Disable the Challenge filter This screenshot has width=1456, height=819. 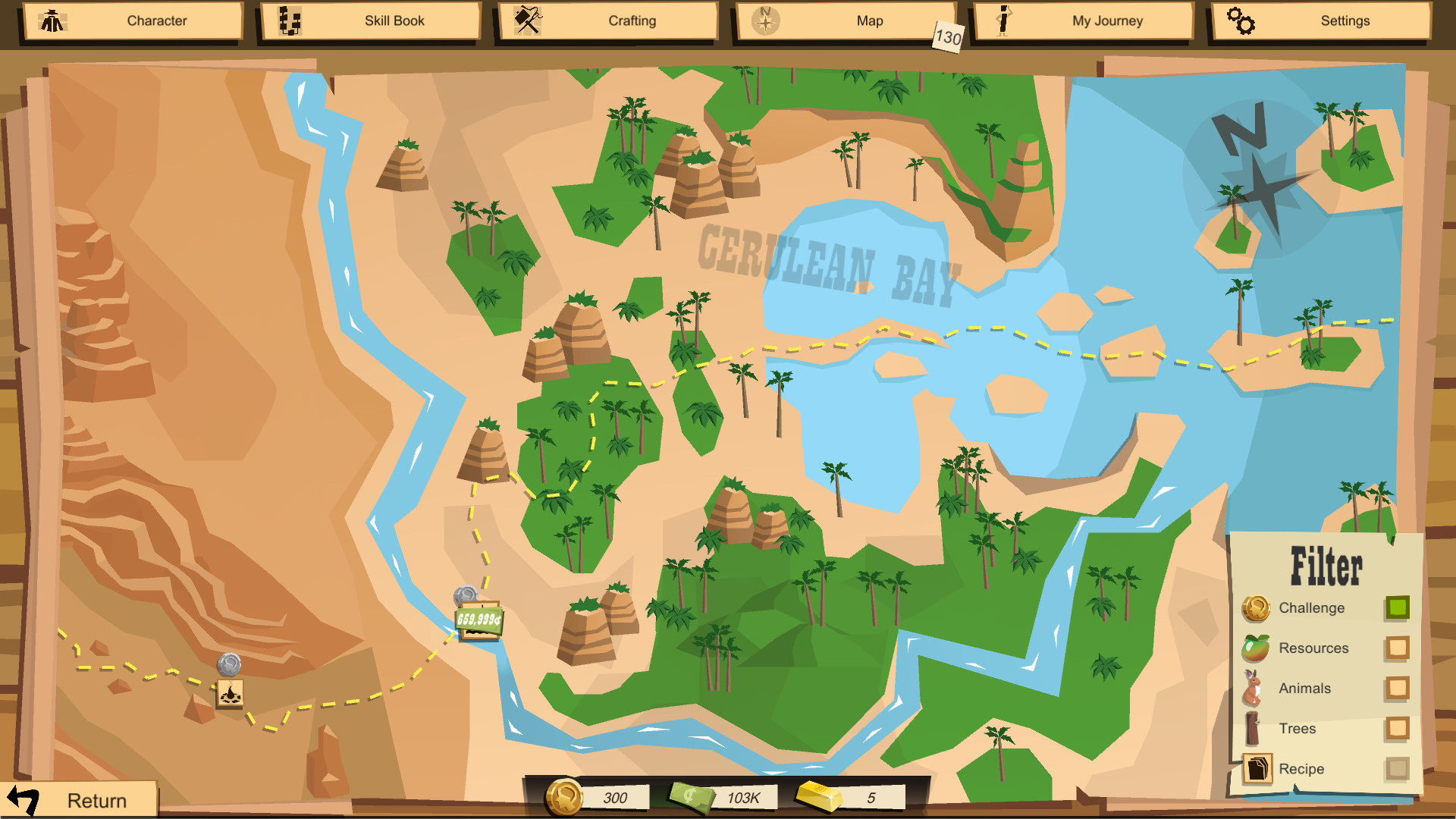pyautogui.click(x=1398, y=608)
